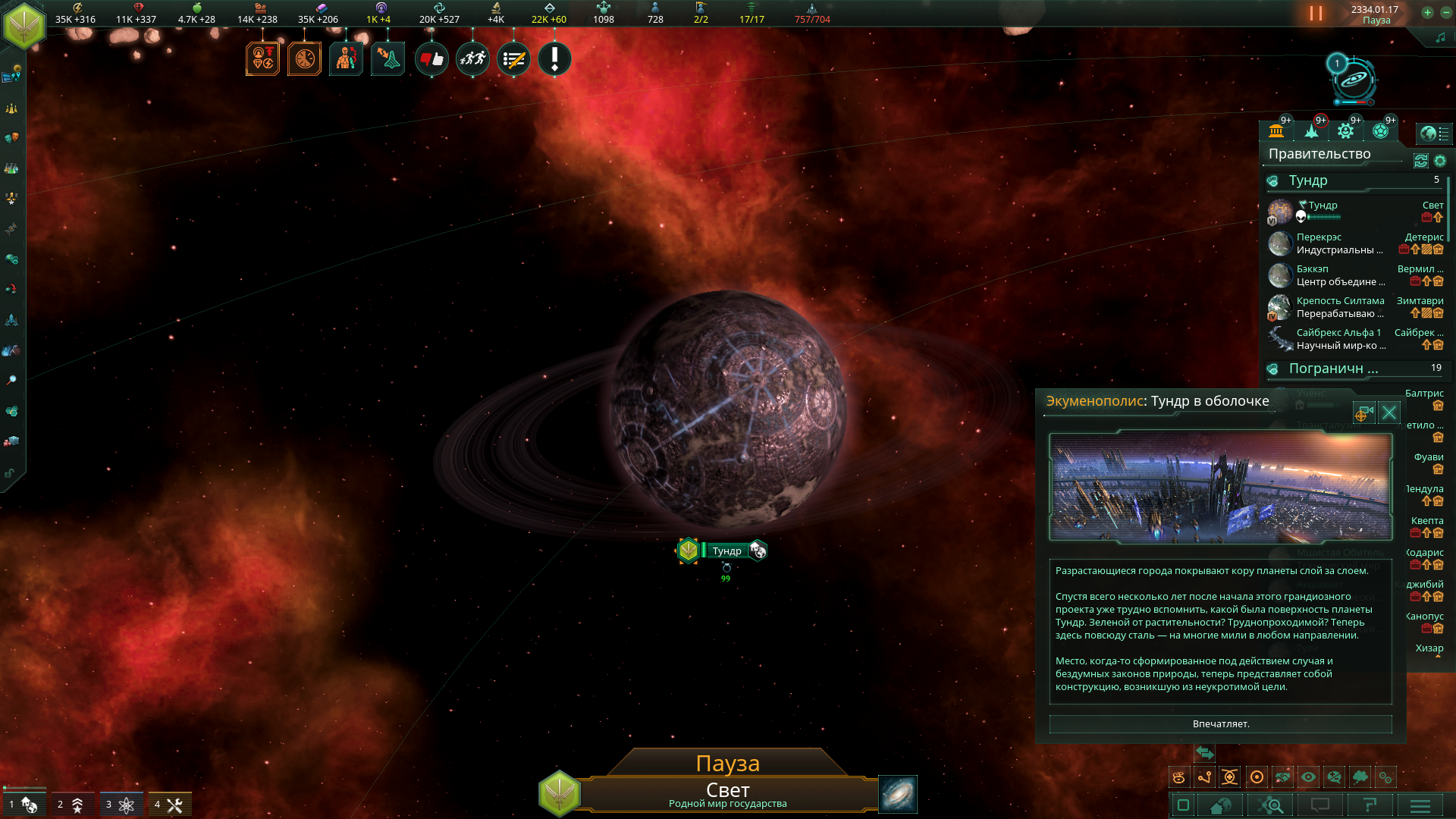
Task: Open the thumbs up/down notification
Action: (431, 59)
